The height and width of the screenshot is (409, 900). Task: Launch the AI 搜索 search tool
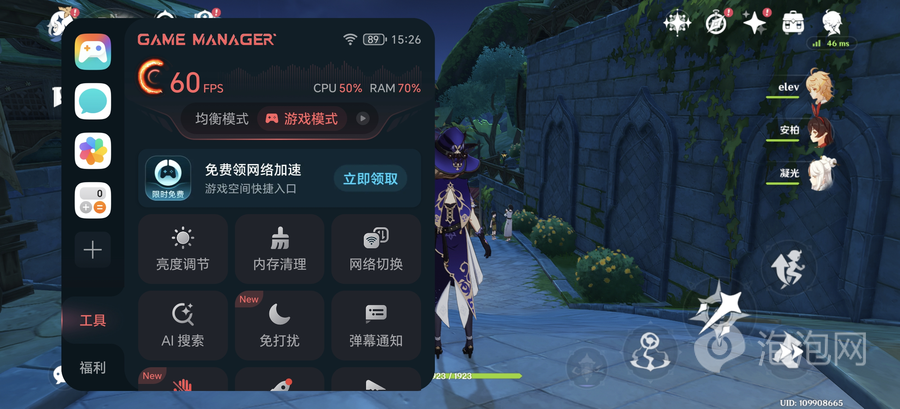tap(182, 325)
